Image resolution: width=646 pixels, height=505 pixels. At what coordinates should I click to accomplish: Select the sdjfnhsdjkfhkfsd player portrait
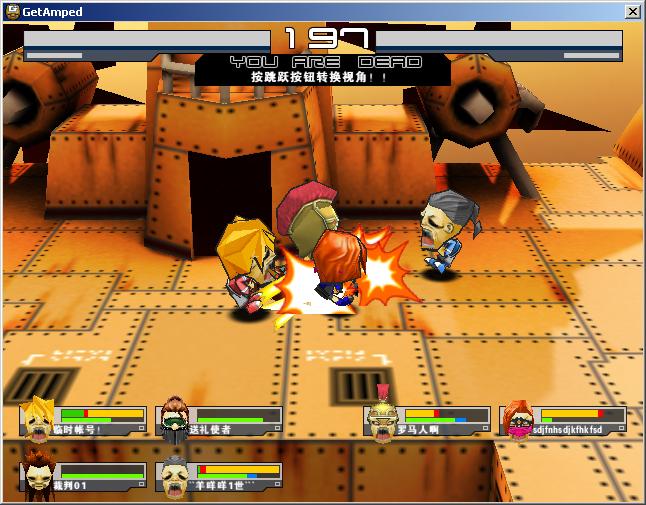[x=517, y=419]
